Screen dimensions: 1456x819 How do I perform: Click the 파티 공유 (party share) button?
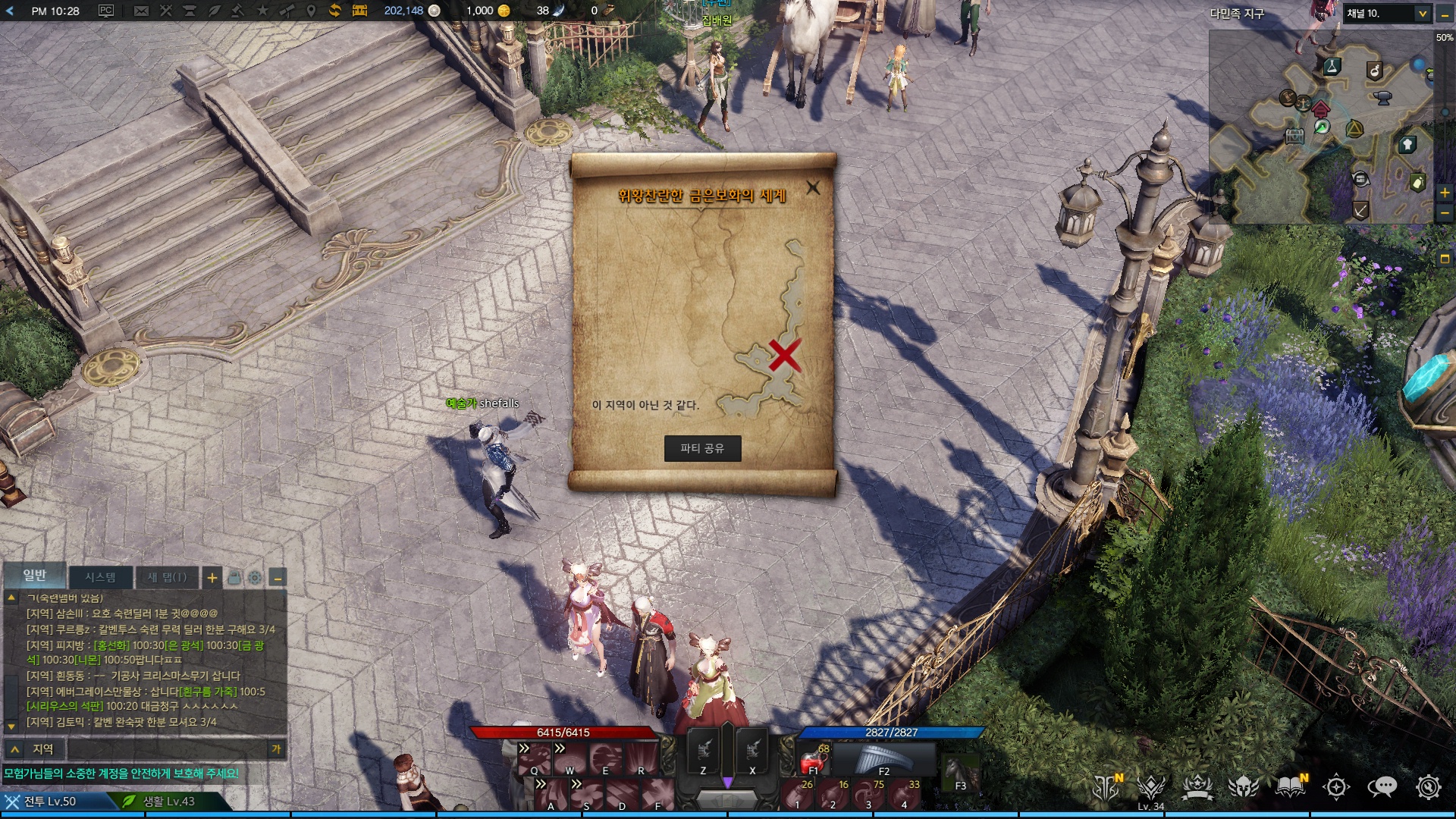[x=702, y=448]
